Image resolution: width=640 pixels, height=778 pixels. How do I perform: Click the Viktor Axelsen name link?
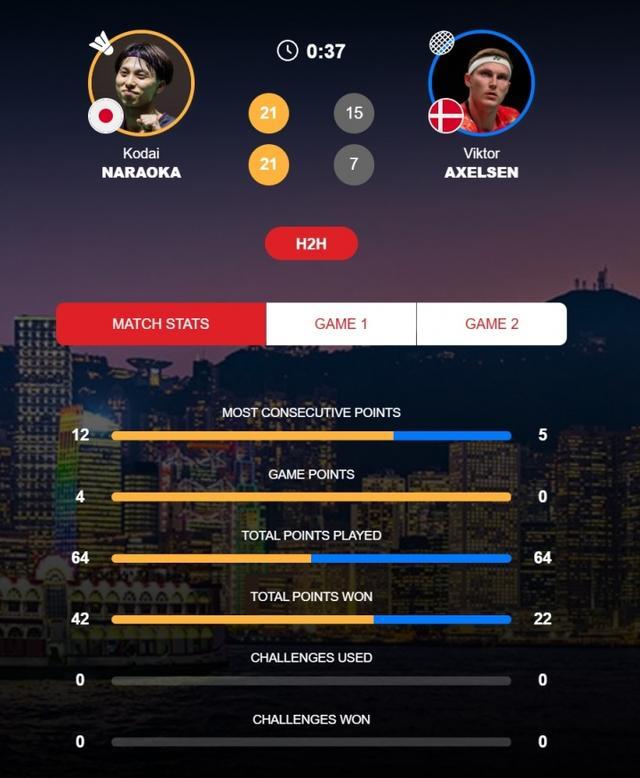tap(481, 163)
